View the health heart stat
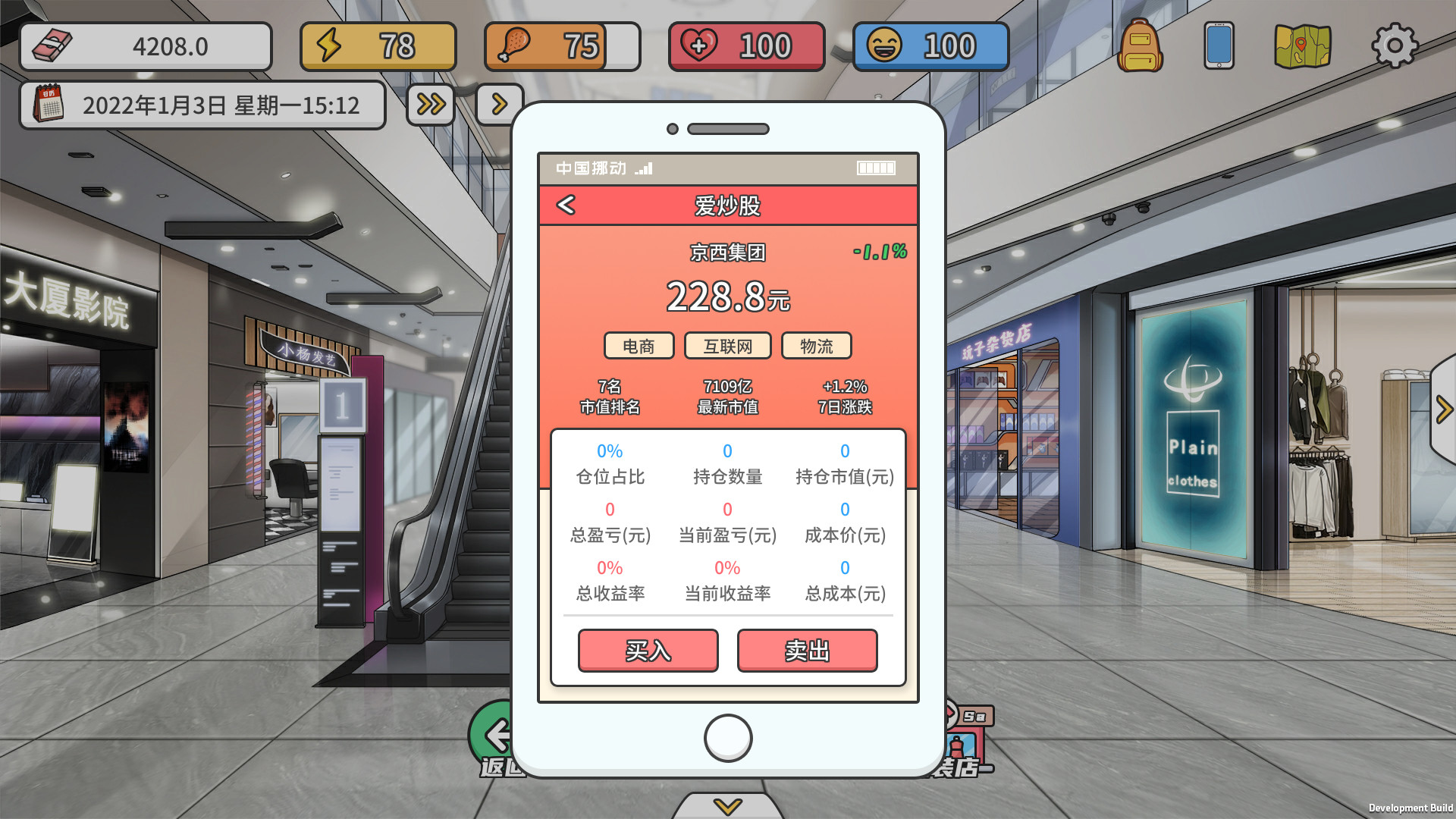1456x819 pixels. click(746, 45)
